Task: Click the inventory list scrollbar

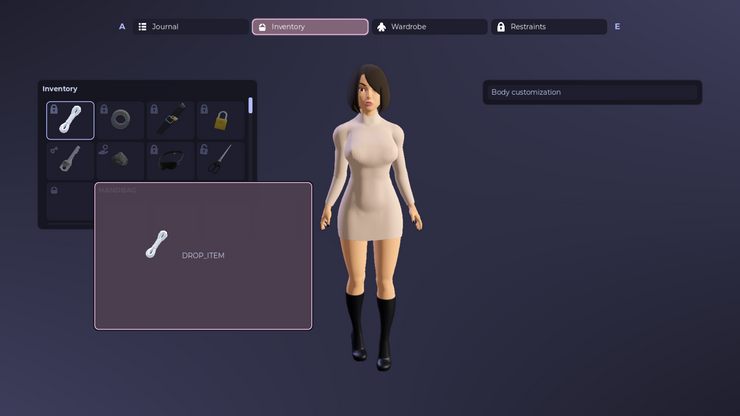Action: click(x=251, y=105)
